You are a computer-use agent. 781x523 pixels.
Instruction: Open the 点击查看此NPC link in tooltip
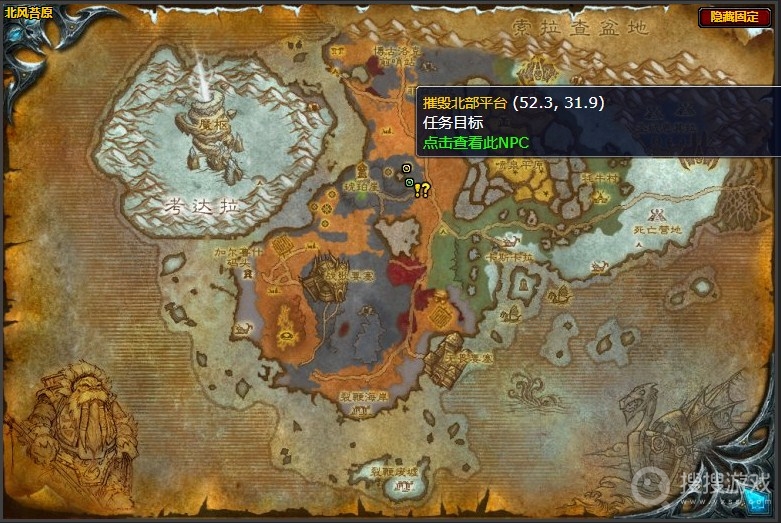click(475, 142)
